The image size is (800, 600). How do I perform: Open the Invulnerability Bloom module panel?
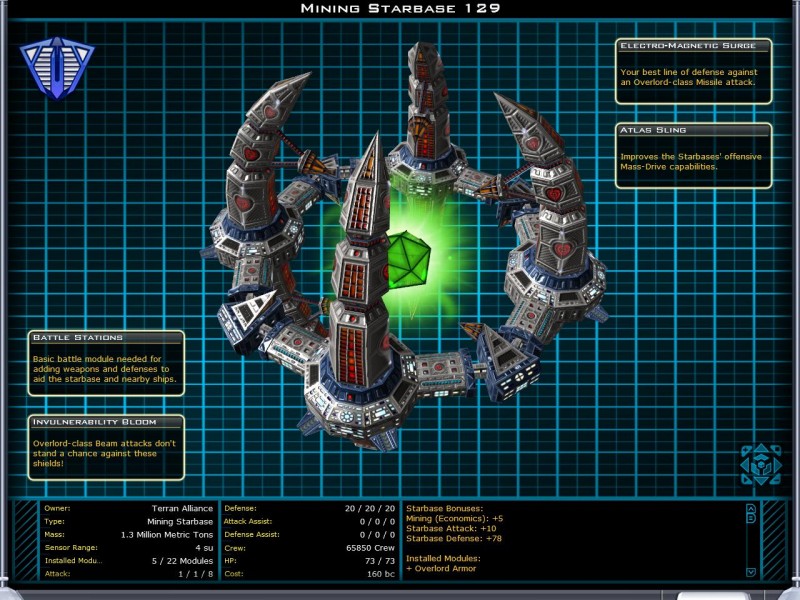pos(106,447)
